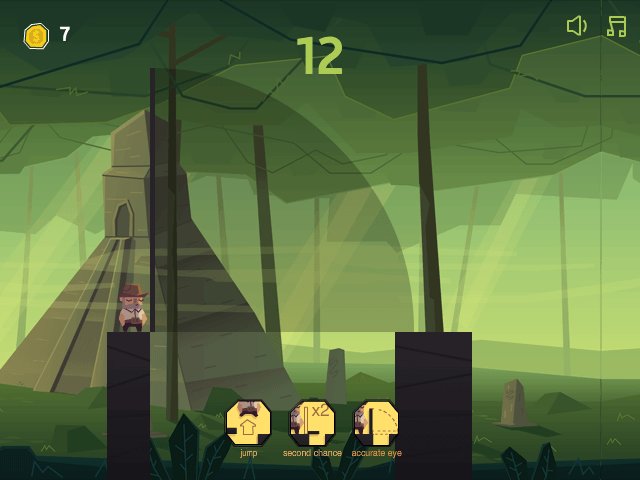Use the second chance power-up

coord(311,423)
